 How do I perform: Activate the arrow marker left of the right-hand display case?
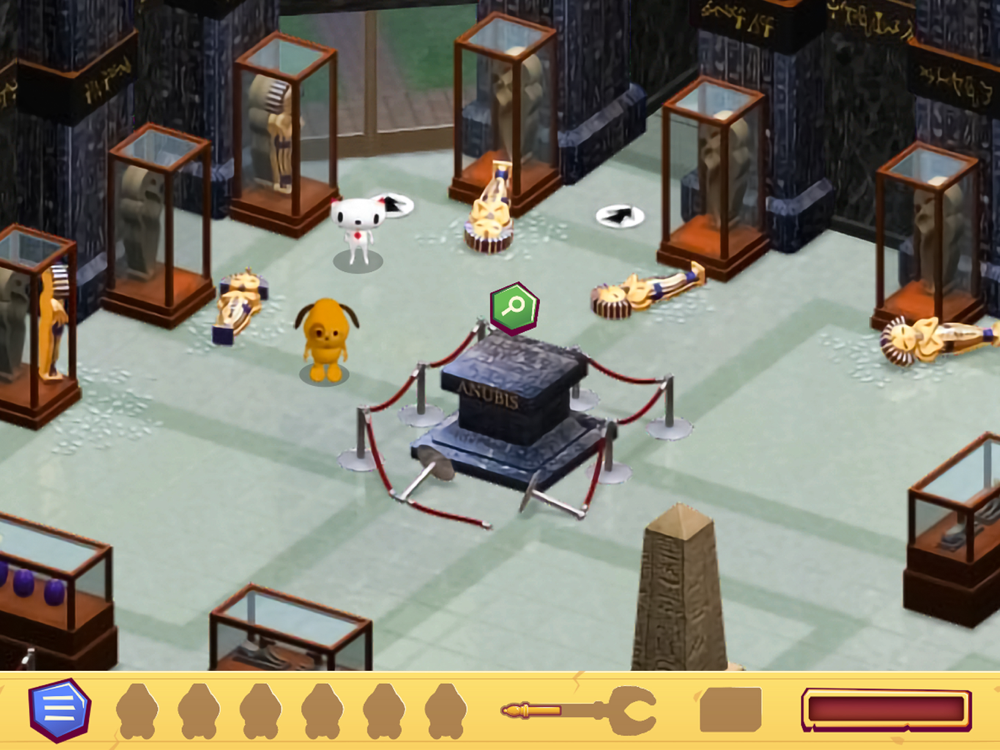click(x=620, y=215)
